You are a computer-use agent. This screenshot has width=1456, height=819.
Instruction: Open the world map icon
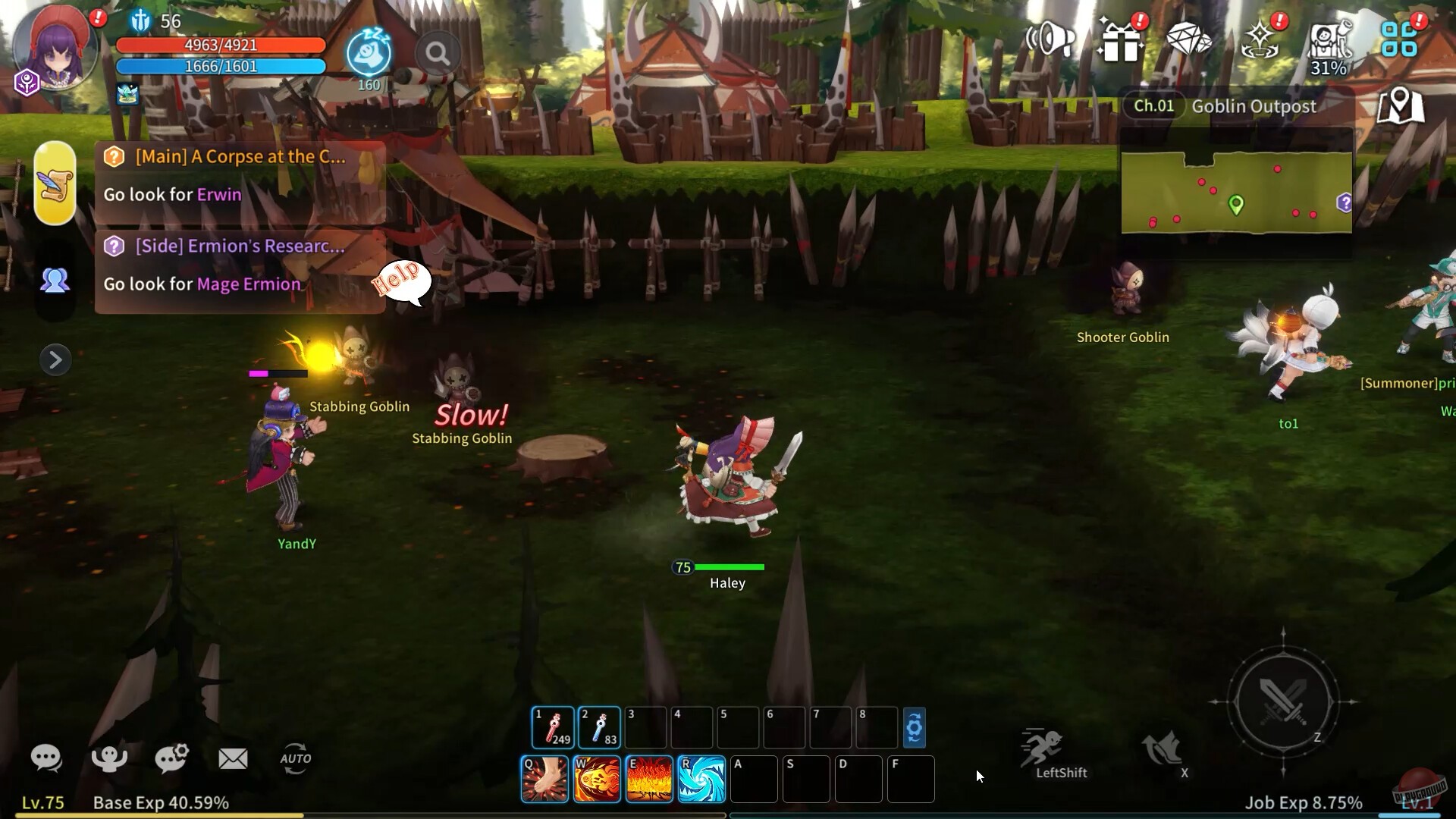click(x=1403, y=106)
